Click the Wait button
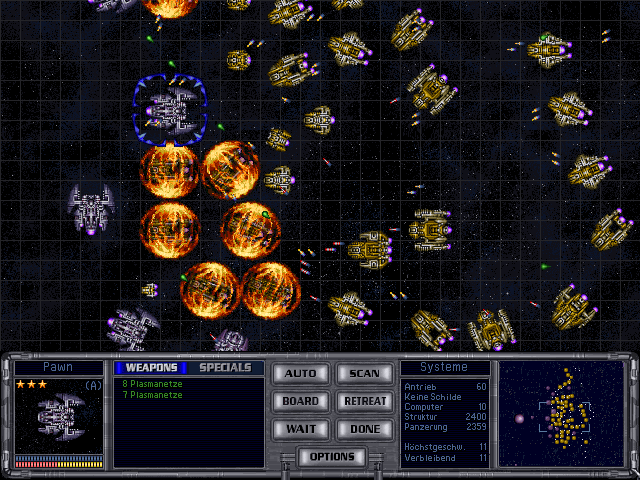Screen dimensions: 640x480 (300, 429)
